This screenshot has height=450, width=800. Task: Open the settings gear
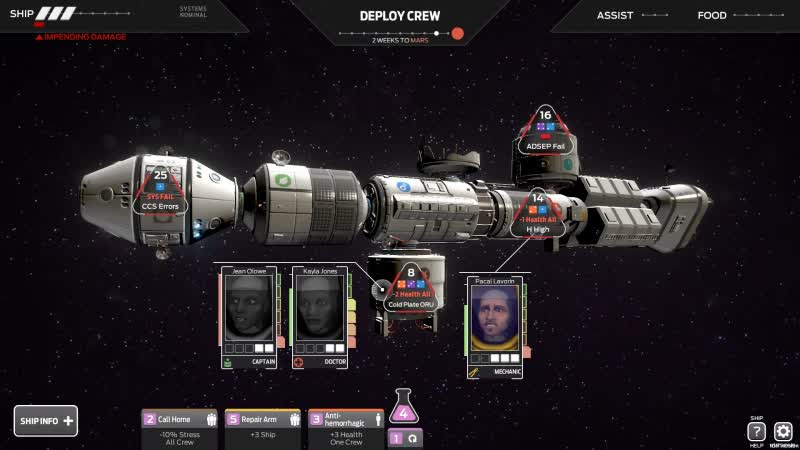[x=783, y=431]
